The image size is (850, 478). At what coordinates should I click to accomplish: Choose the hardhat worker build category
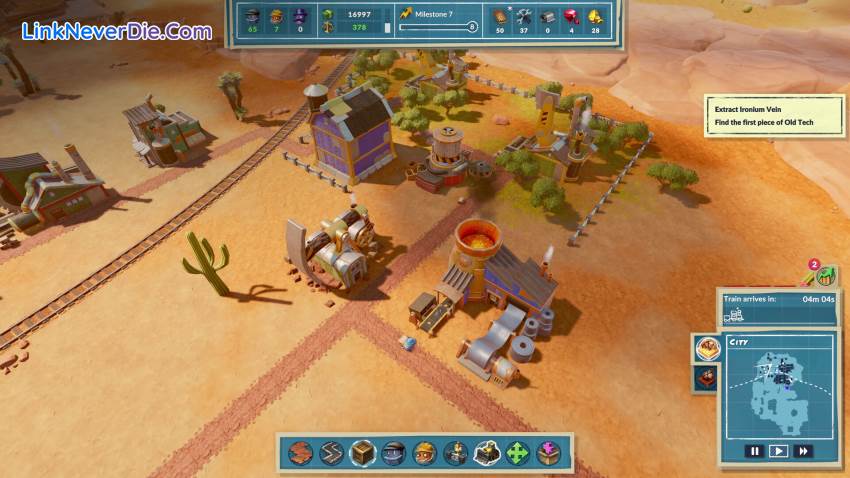coord(425,453)
